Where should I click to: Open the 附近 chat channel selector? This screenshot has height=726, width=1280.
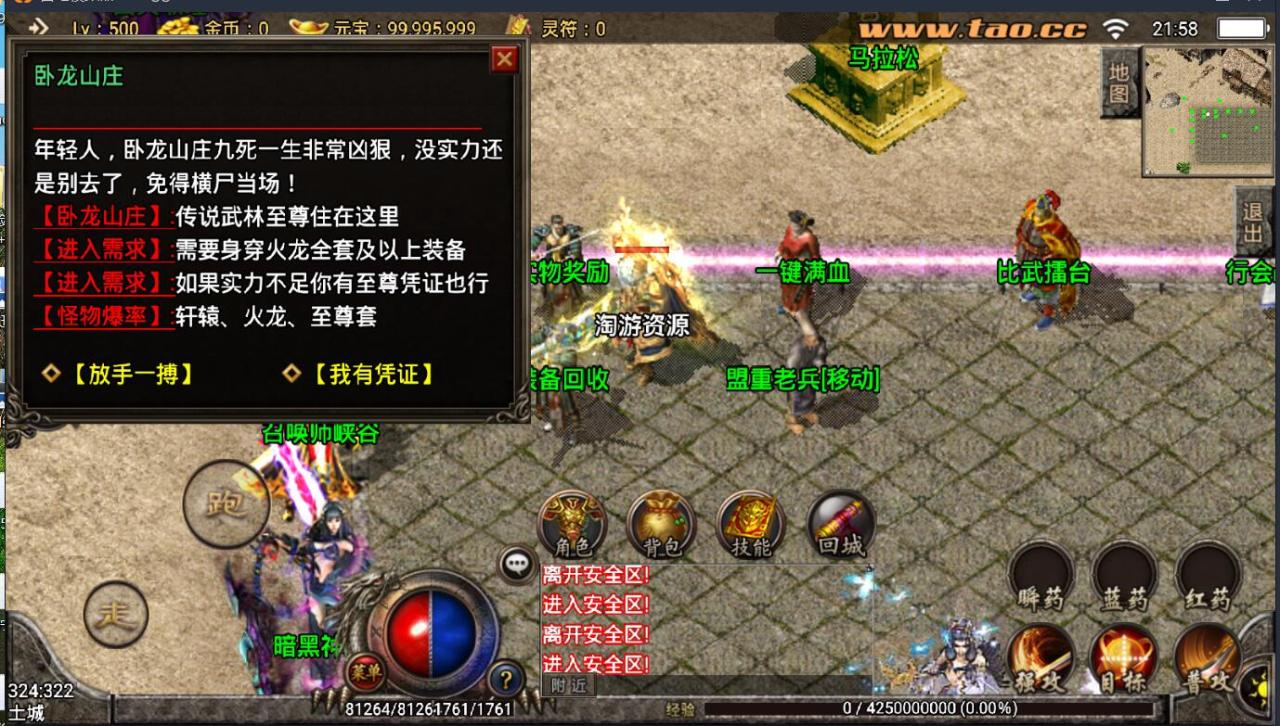coord(568,684)
